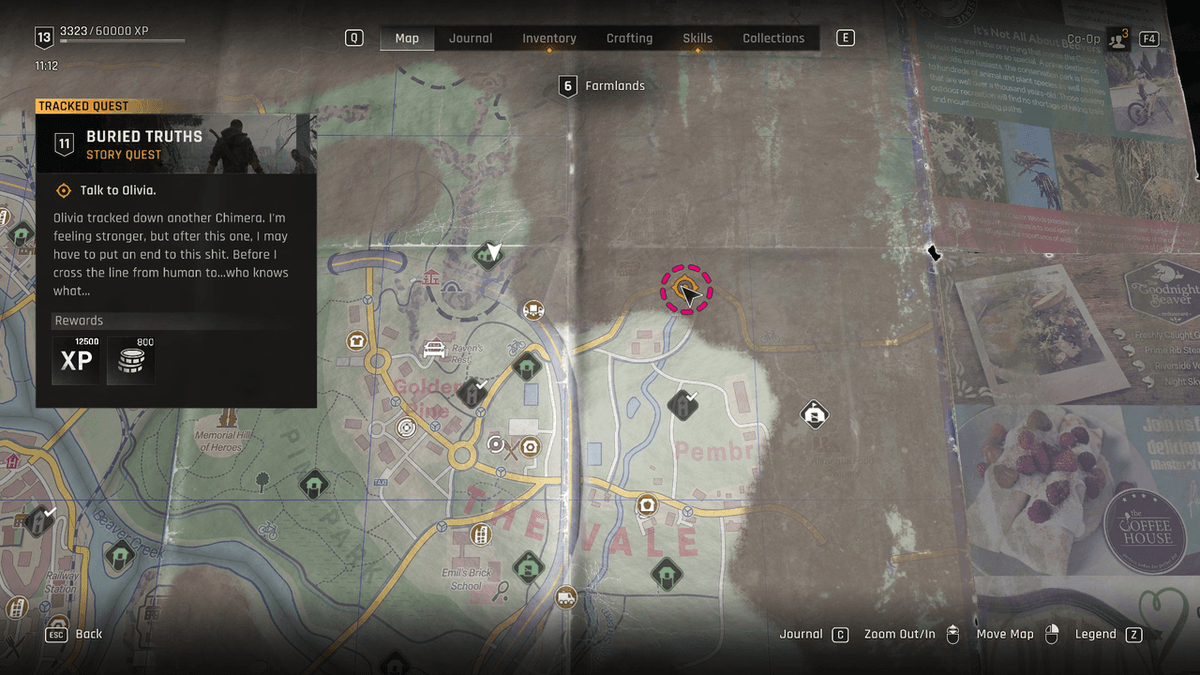Screen dimensions: 1200x675
Task: Show the Skills tab
Action: pyautogui.click(x=697, y=38)
